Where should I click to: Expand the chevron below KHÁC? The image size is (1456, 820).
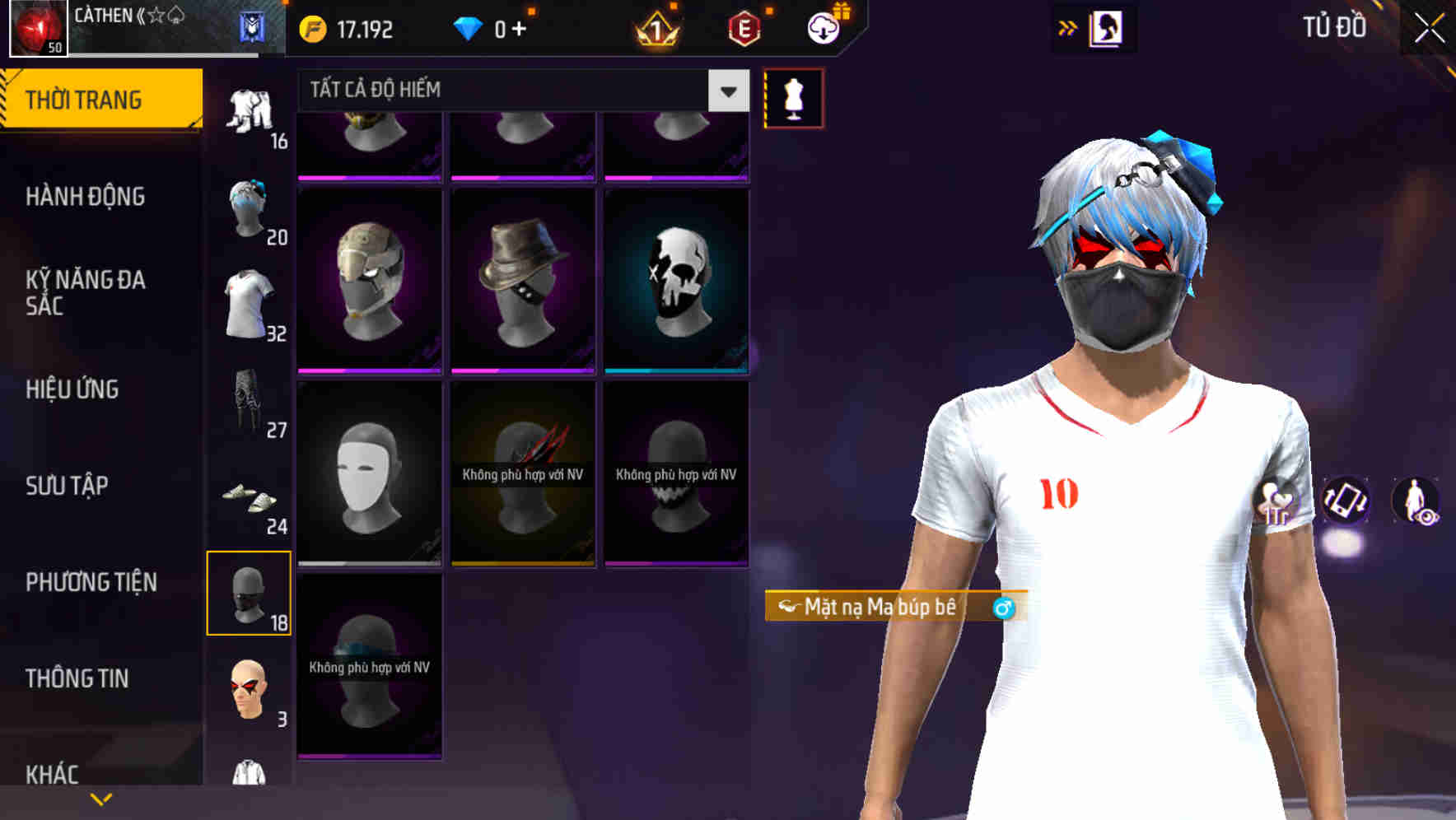[100, 799]
